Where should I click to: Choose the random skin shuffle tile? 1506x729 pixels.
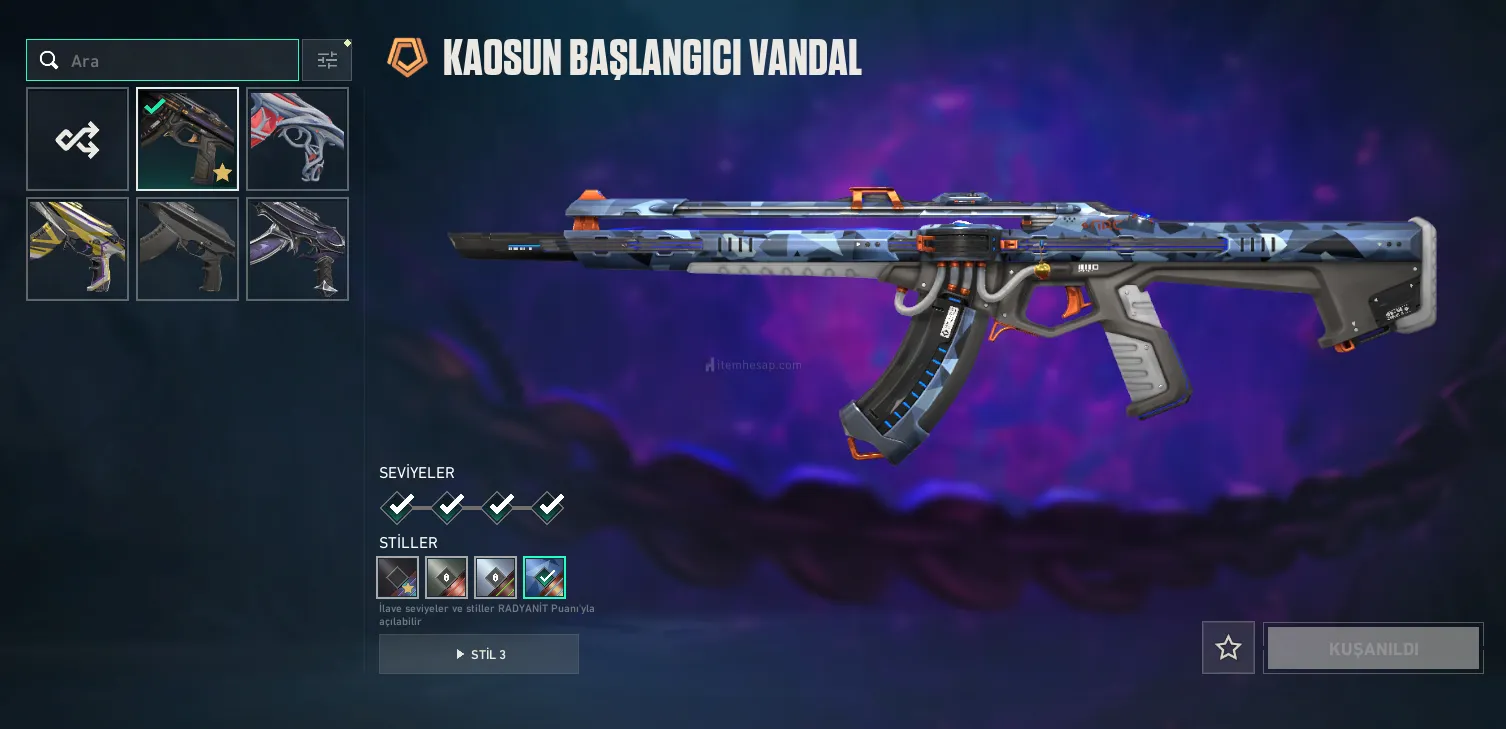[x=77, y=139]
